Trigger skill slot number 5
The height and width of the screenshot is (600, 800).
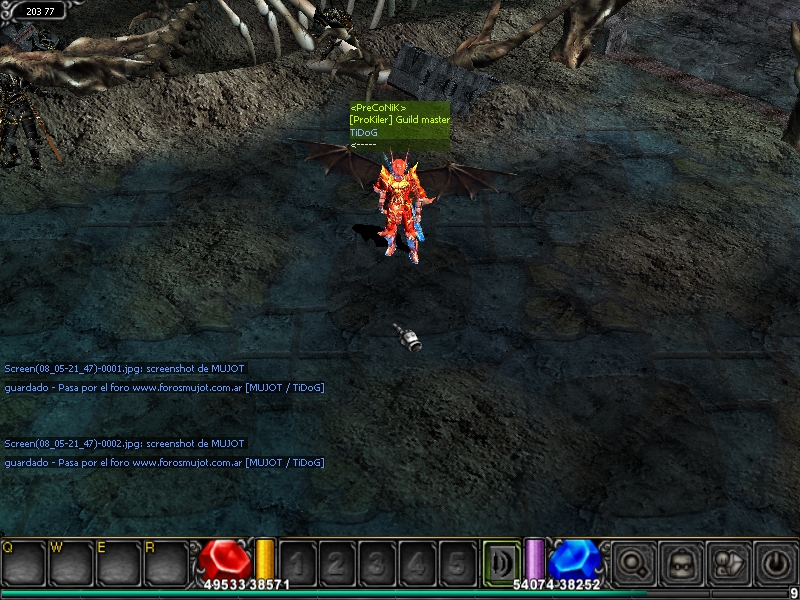coord(457,563)
